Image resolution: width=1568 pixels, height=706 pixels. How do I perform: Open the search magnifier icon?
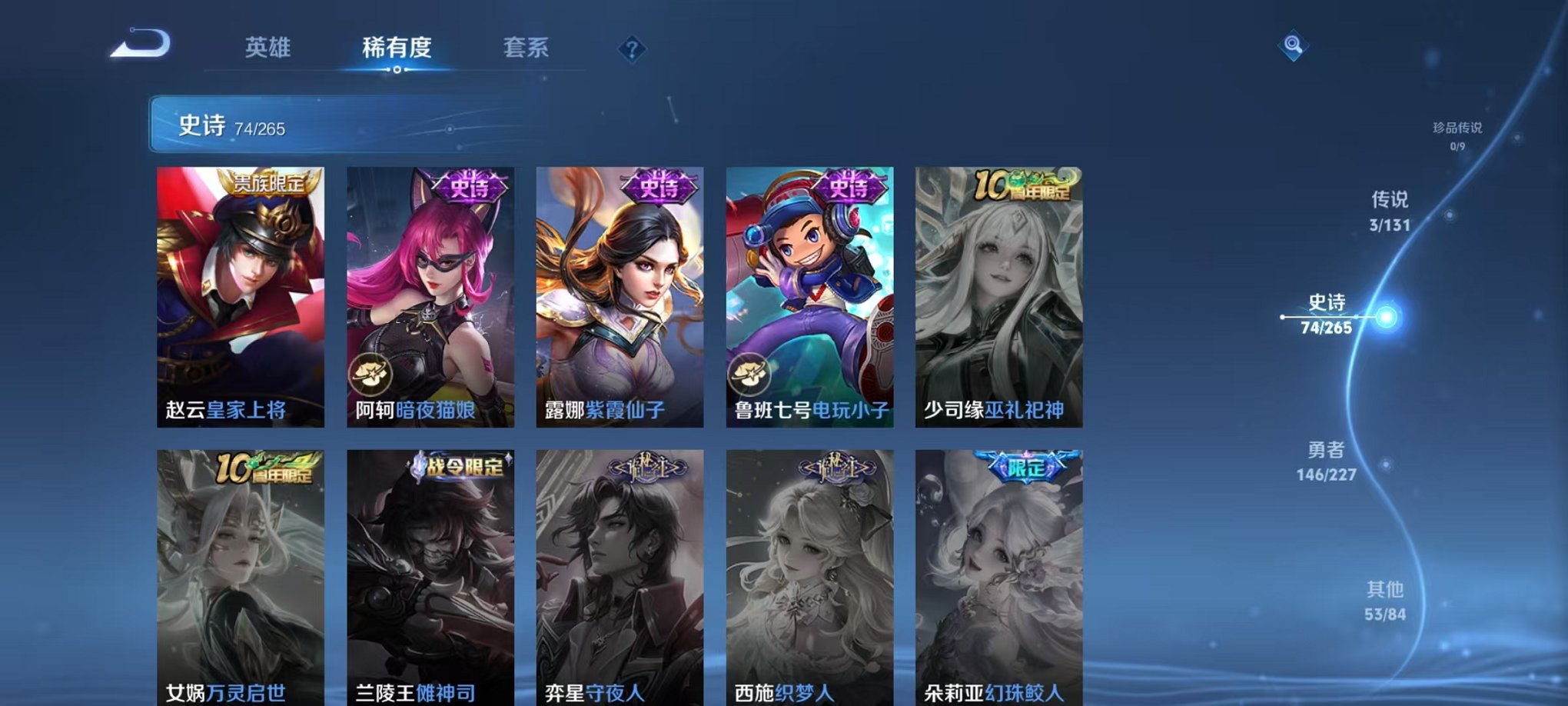1293,45
